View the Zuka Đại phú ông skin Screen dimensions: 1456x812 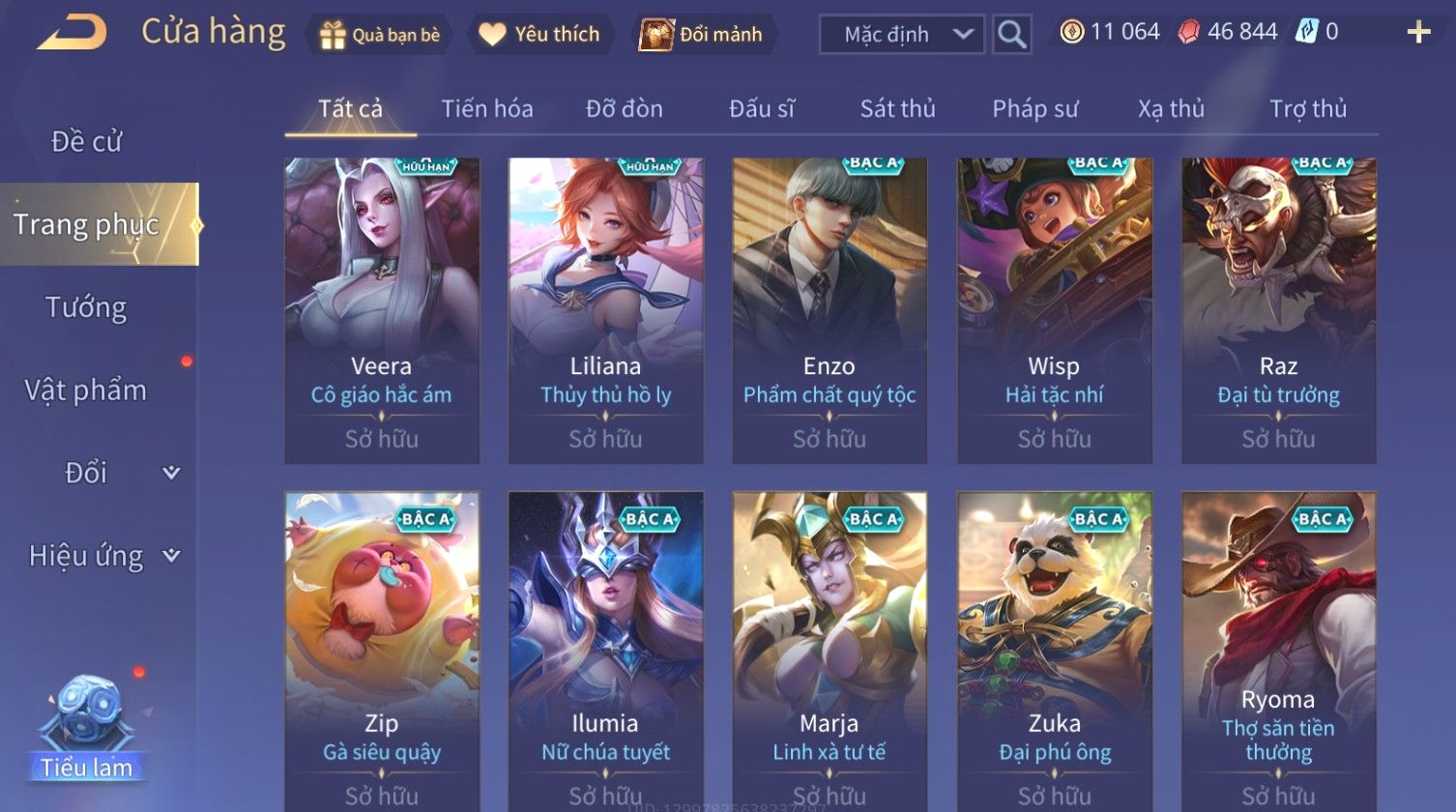[x=1054, y=648]
